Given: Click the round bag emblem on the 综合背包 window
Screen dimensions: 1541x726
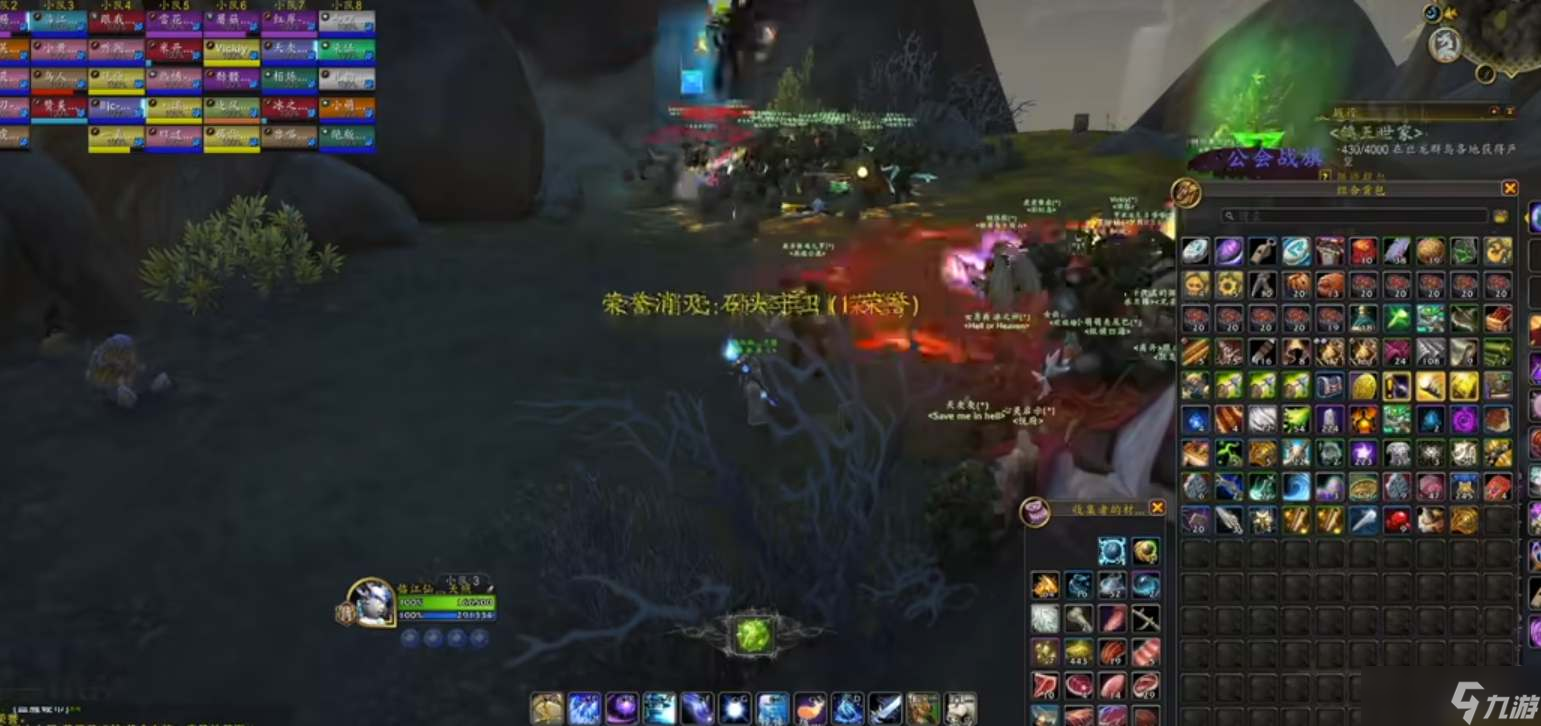Looking at the screenshot, I should 1185,192.
